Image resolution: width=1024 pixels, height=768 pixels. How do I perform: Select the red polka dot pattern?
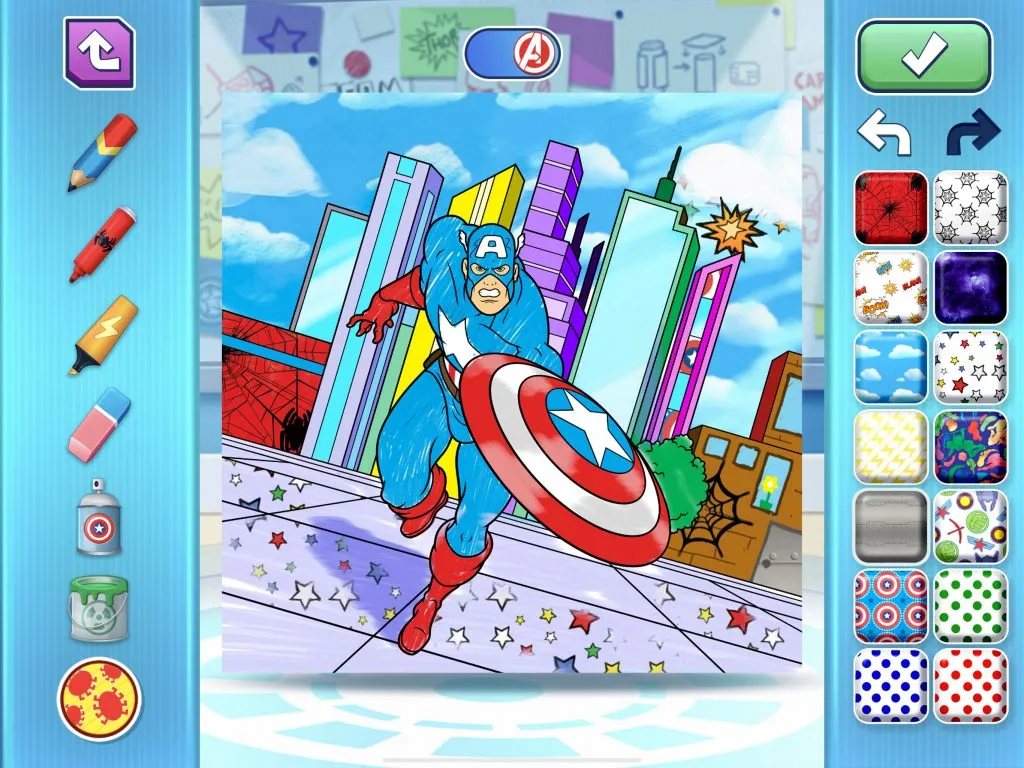[x=970, y=686]
